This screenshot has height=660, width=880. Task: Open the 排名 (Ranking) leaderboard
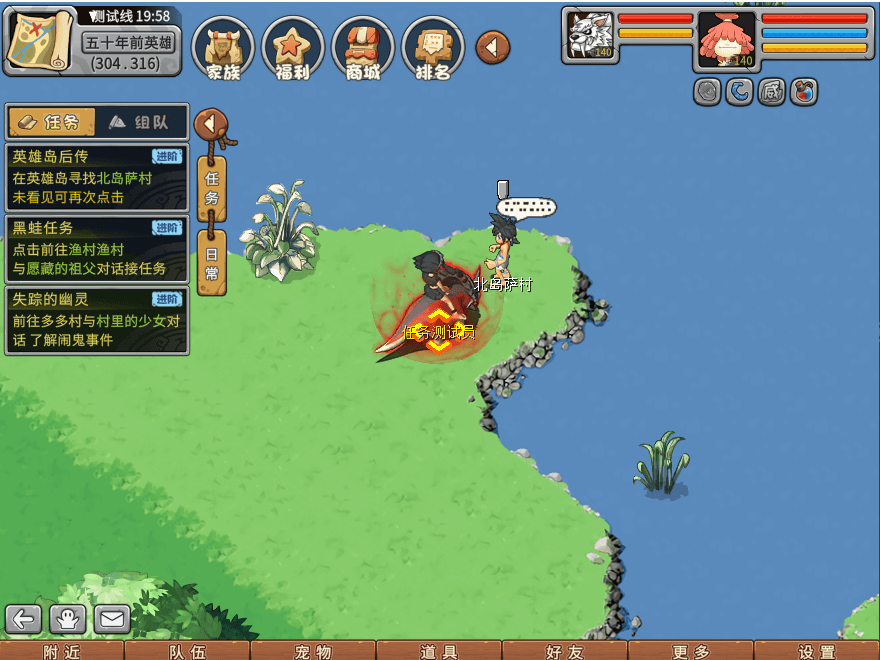click(x=432, y=48)
